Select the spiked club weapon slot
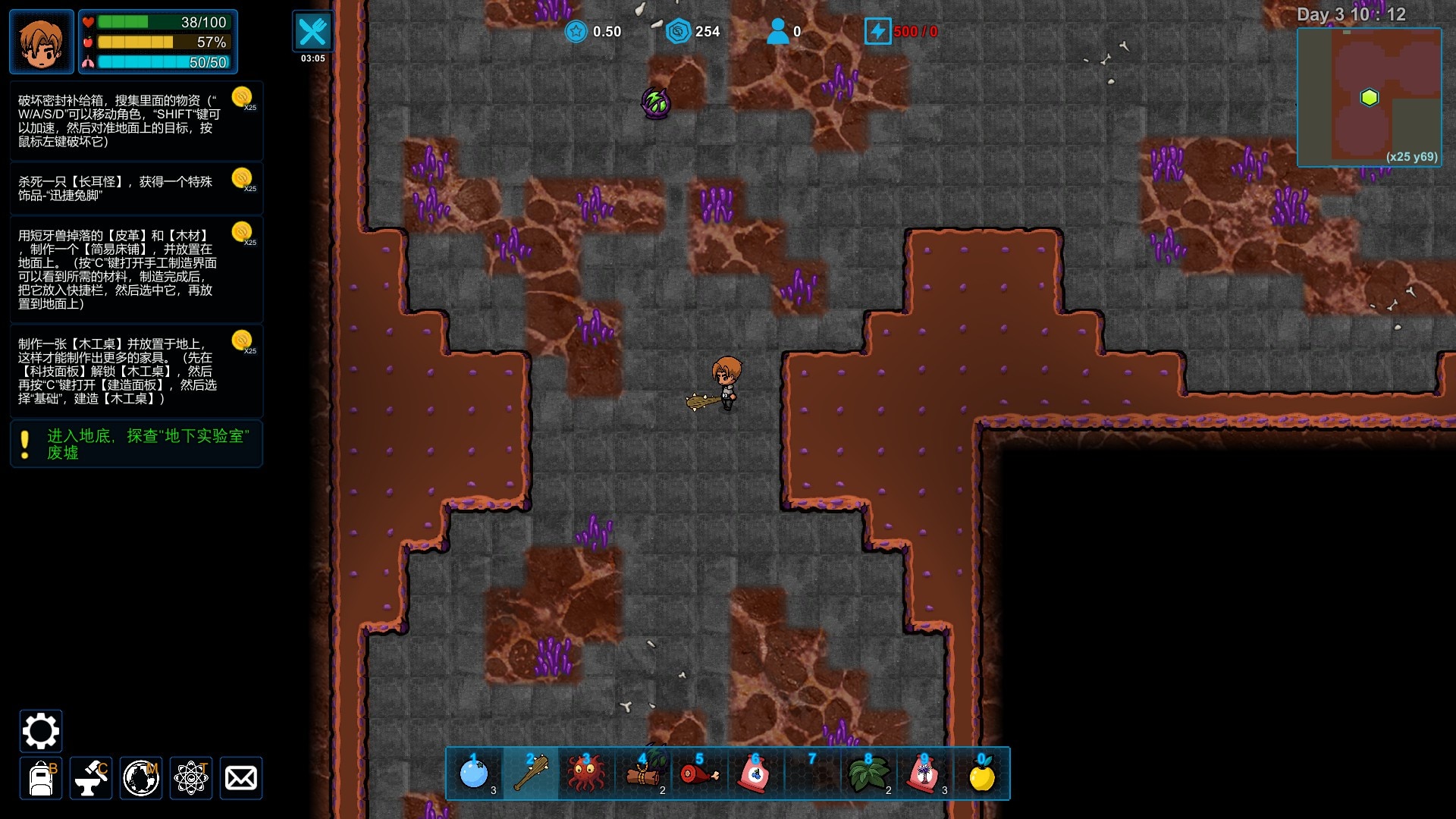 coord(531,774)
